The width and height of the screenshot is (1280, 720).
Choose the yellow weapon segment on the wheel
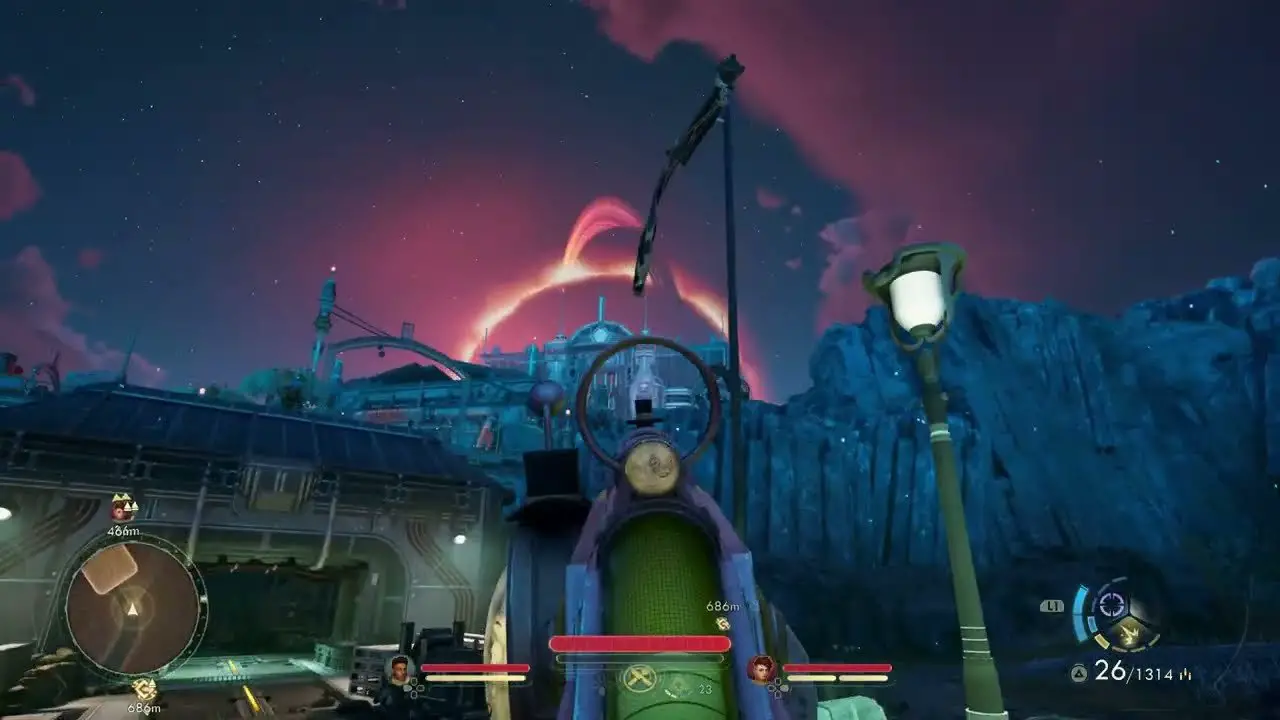coord(1130,632)
